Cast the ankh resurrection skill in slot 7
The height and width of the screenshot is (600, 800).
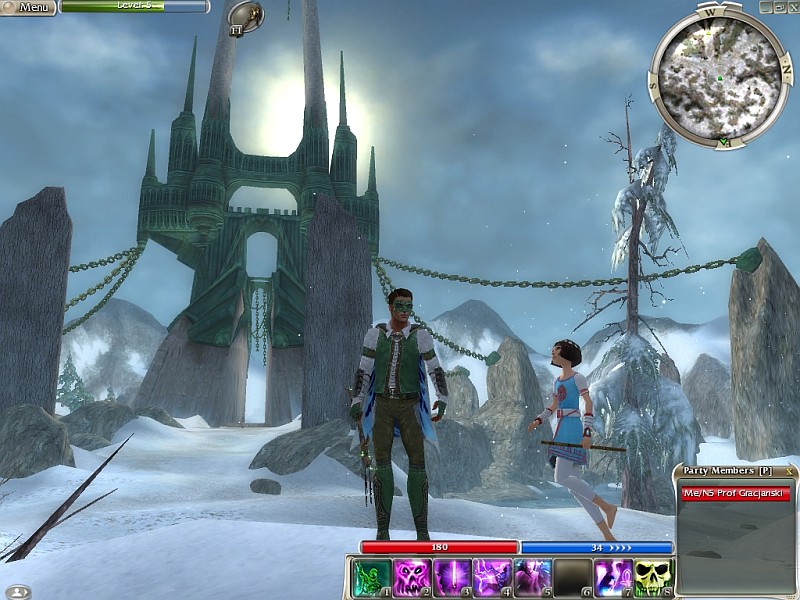[x=613, y=577]
